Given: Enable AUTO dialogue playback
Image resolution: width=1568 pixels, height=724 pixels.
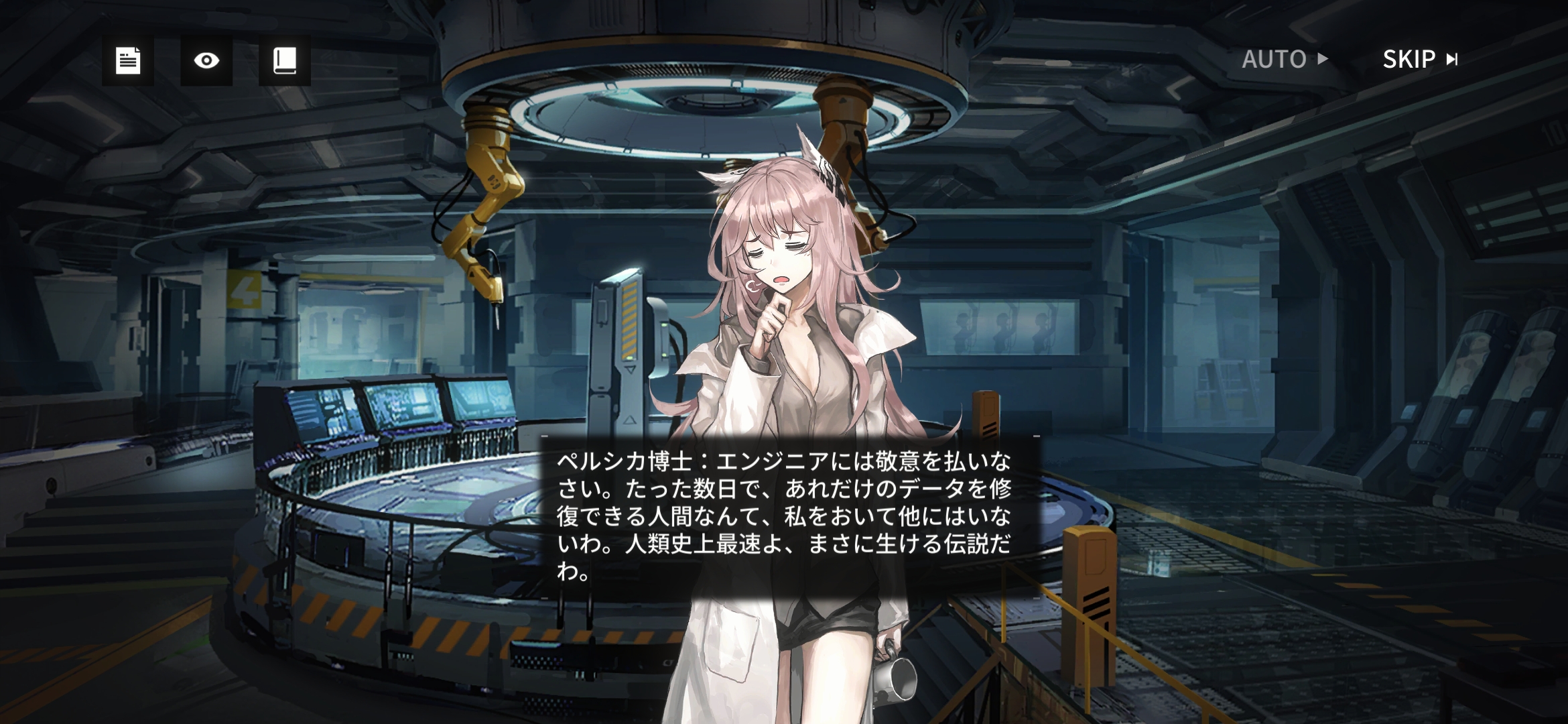Looking at the screenshot, I should 1284,59.
